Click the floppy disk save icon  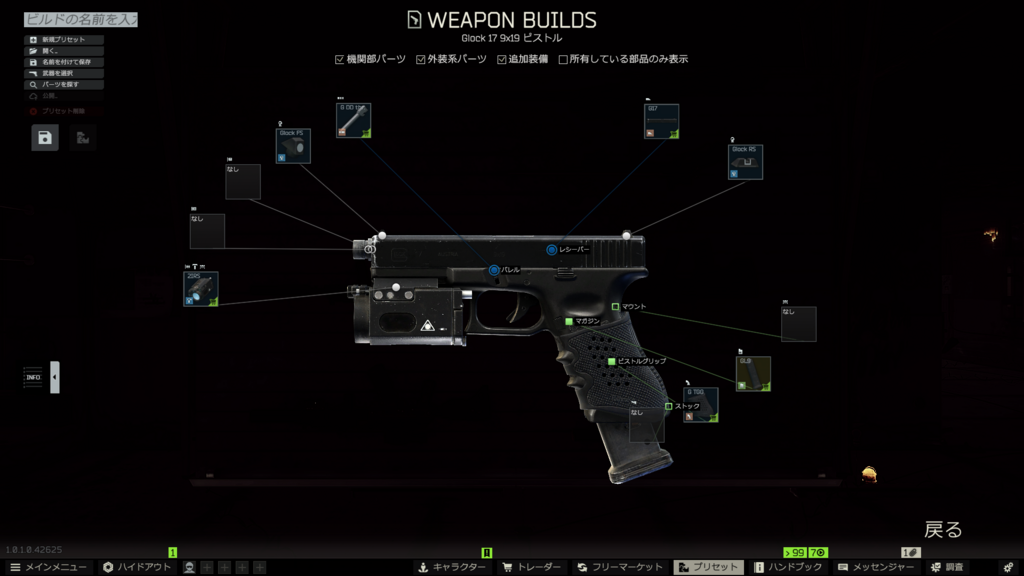[45, 138]
